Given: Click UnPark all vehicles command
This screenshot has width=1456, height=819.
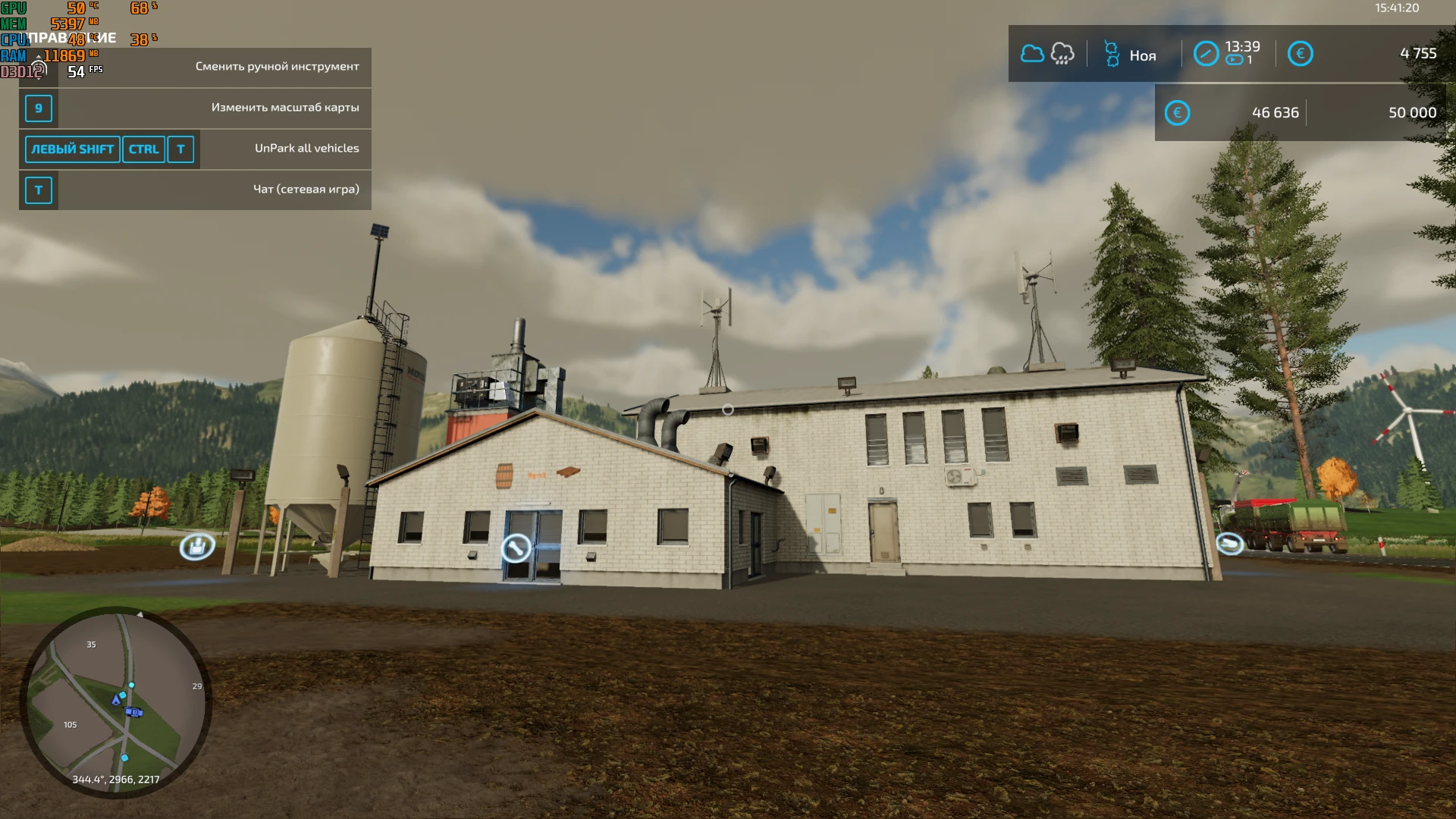Looking at the screenshot, I should coord(306,149).
